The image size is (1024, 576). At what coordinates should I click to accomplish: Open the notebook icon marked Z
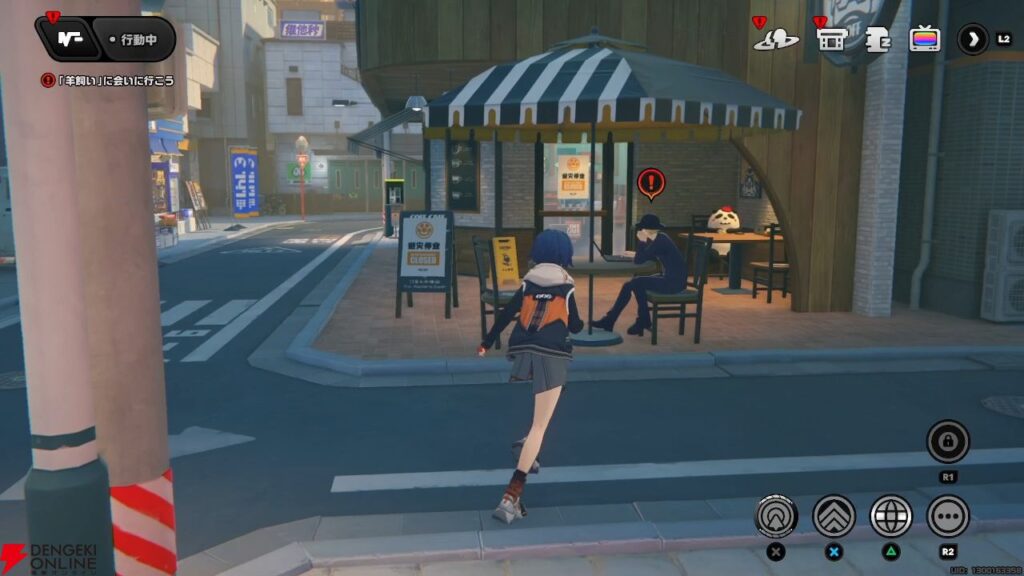[878, 39]
